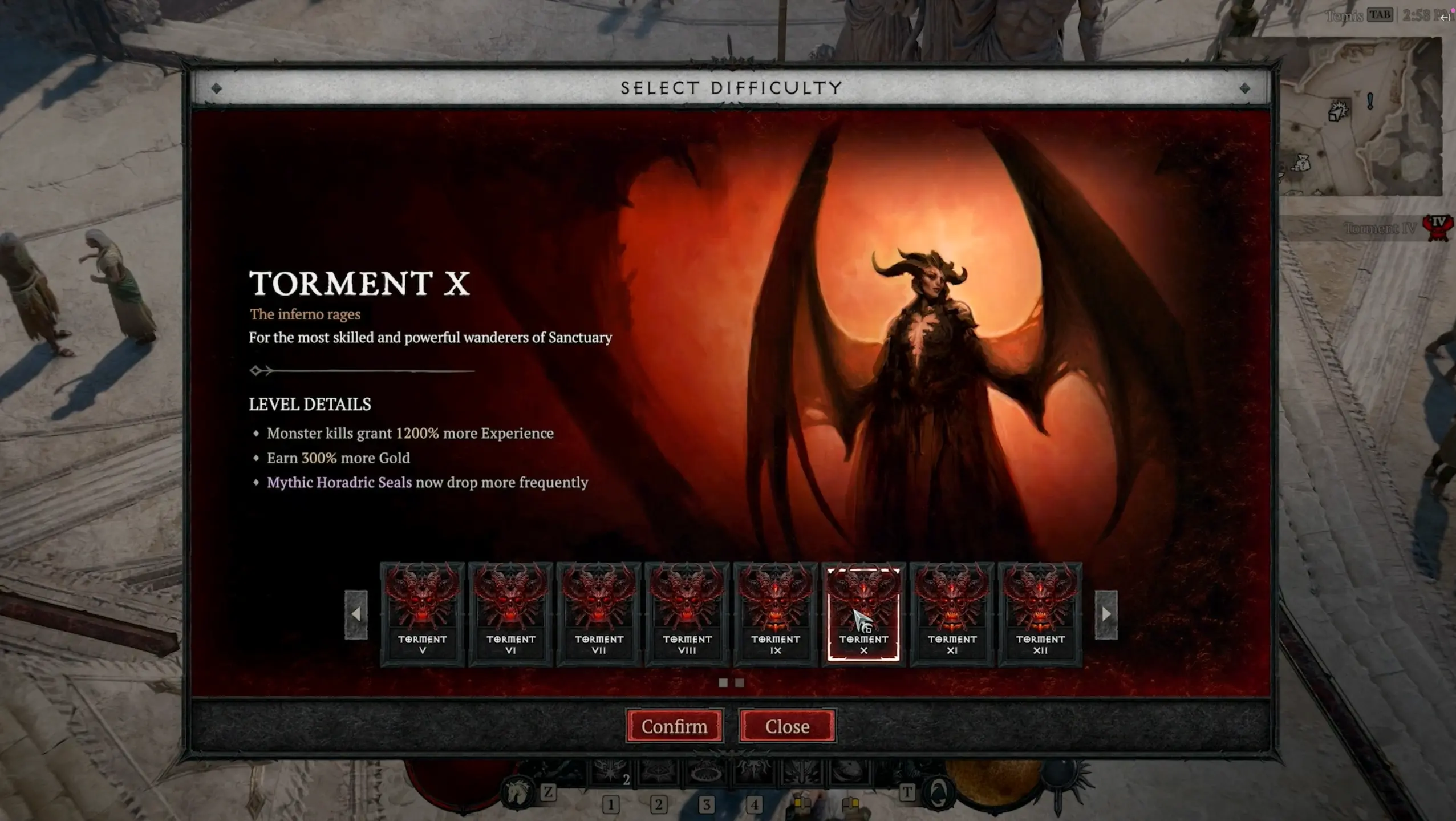Click the blue exclamation quest marker on minimap
1456x821 pixels.
click(1370, 100)
